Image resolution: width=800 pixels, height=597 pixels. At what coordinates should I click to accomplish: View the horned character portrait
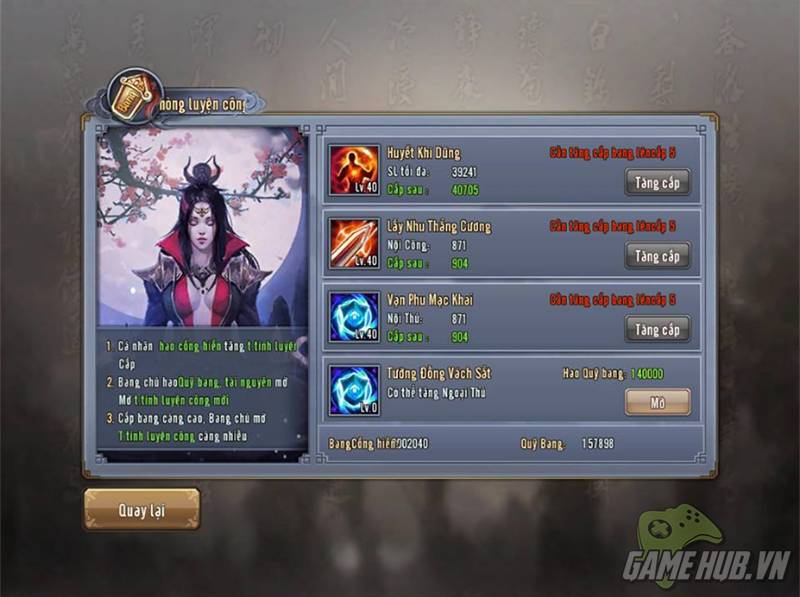click(x=203, y=227)
